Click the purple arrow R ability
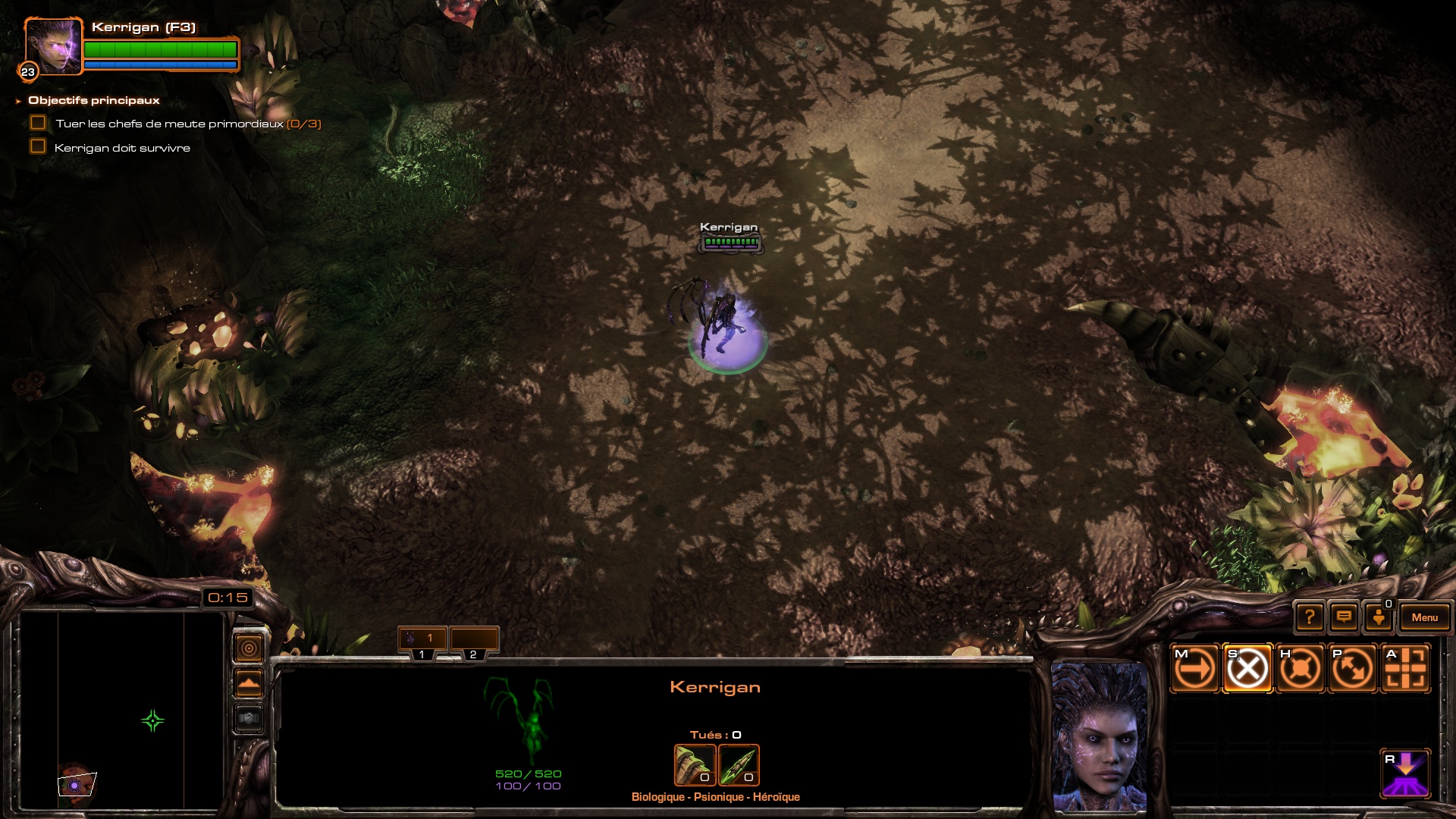 (1404, 773)
